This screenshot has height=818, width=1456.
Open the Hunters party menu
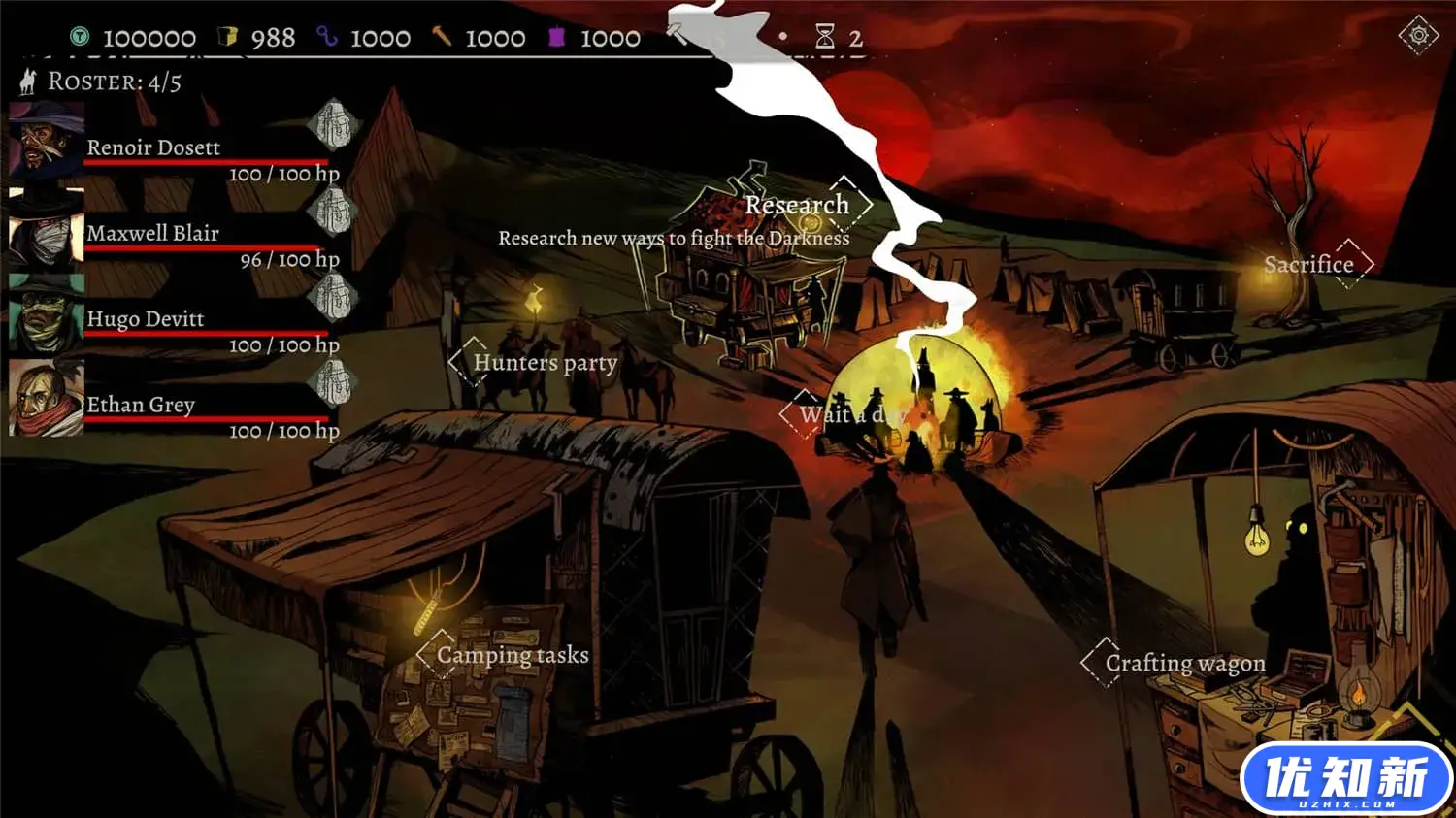click(x=544, y=363)
